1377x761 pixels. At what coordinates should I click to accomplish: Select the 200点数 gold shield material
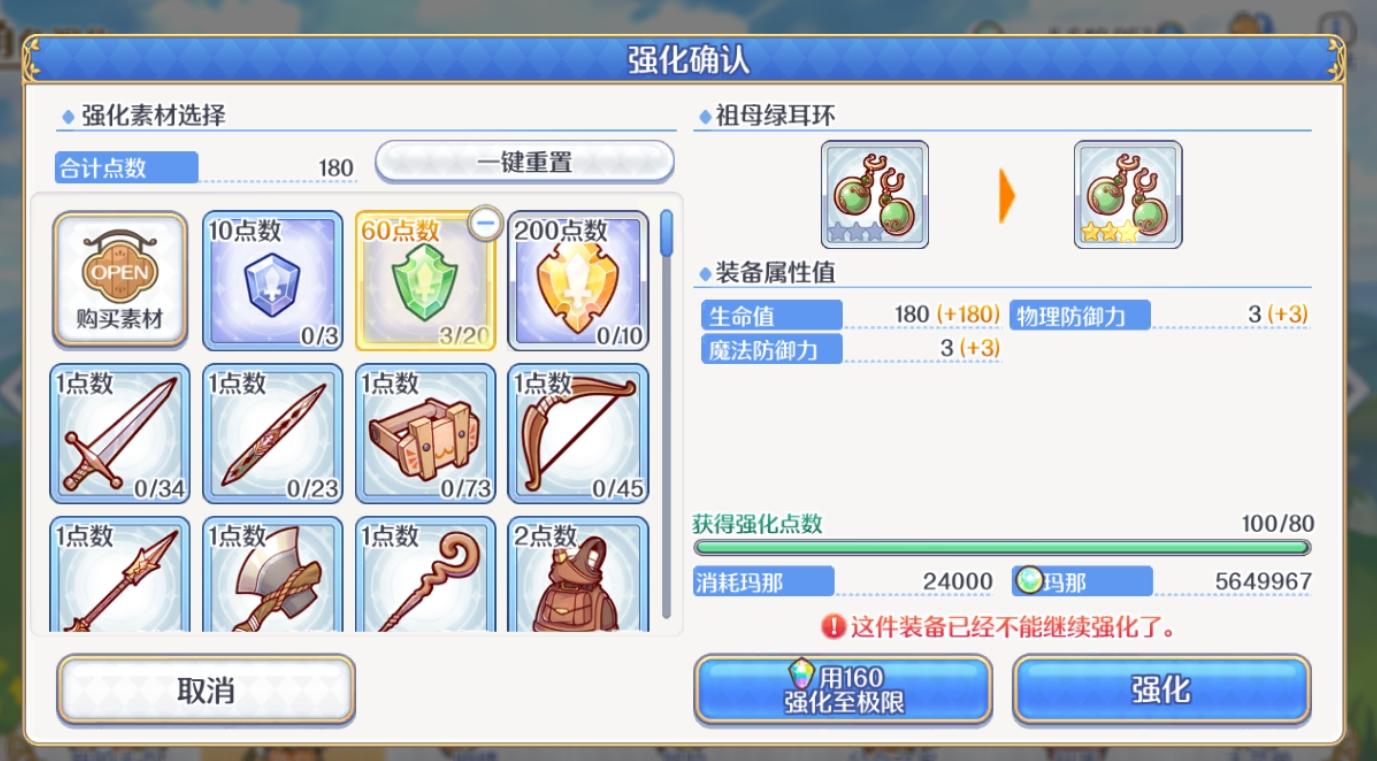tap(578, 280)
